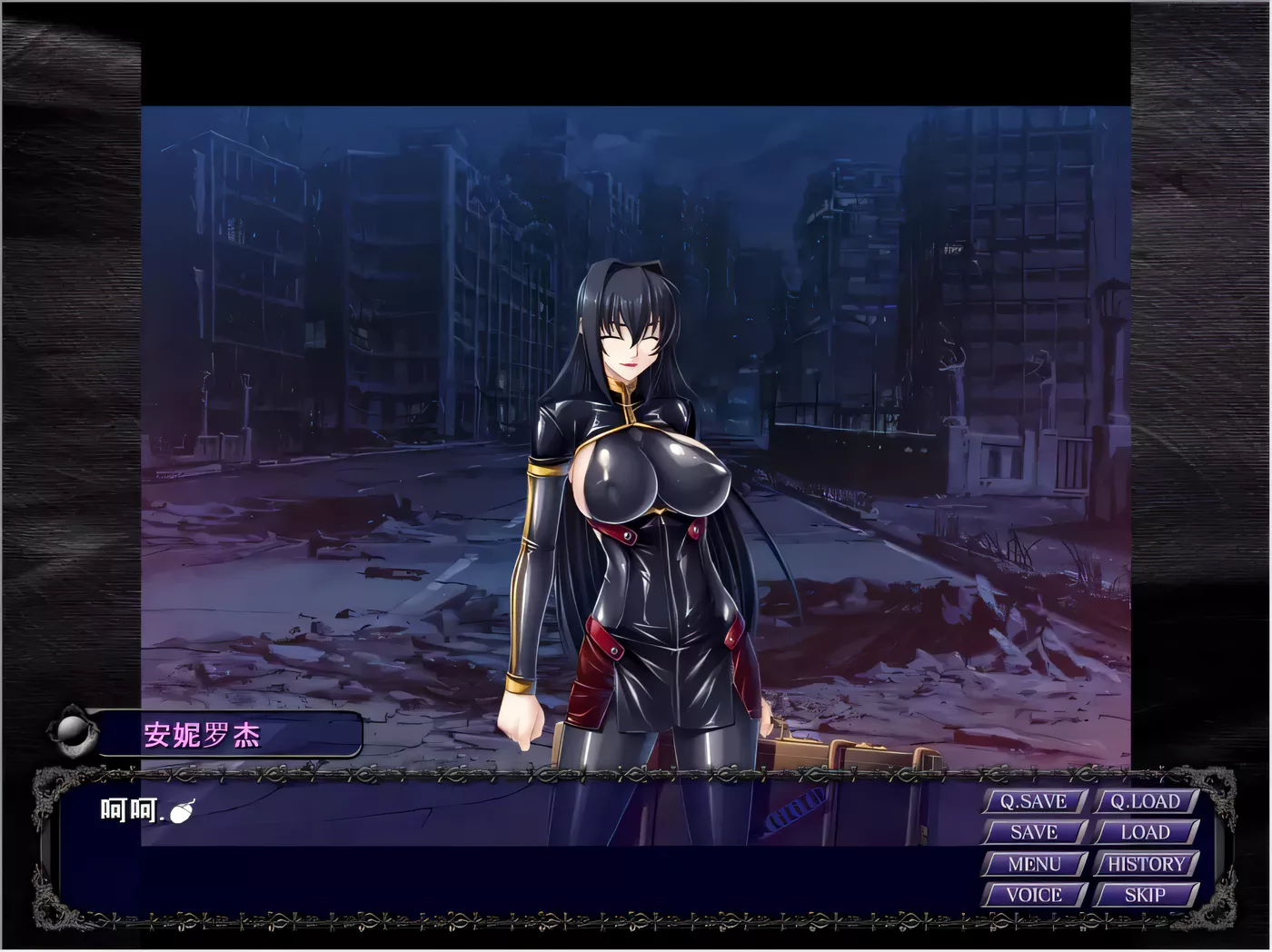Click Q.SAVE to quick save
Viewport: 1272px width, 952px height.
pos(1032,802)
